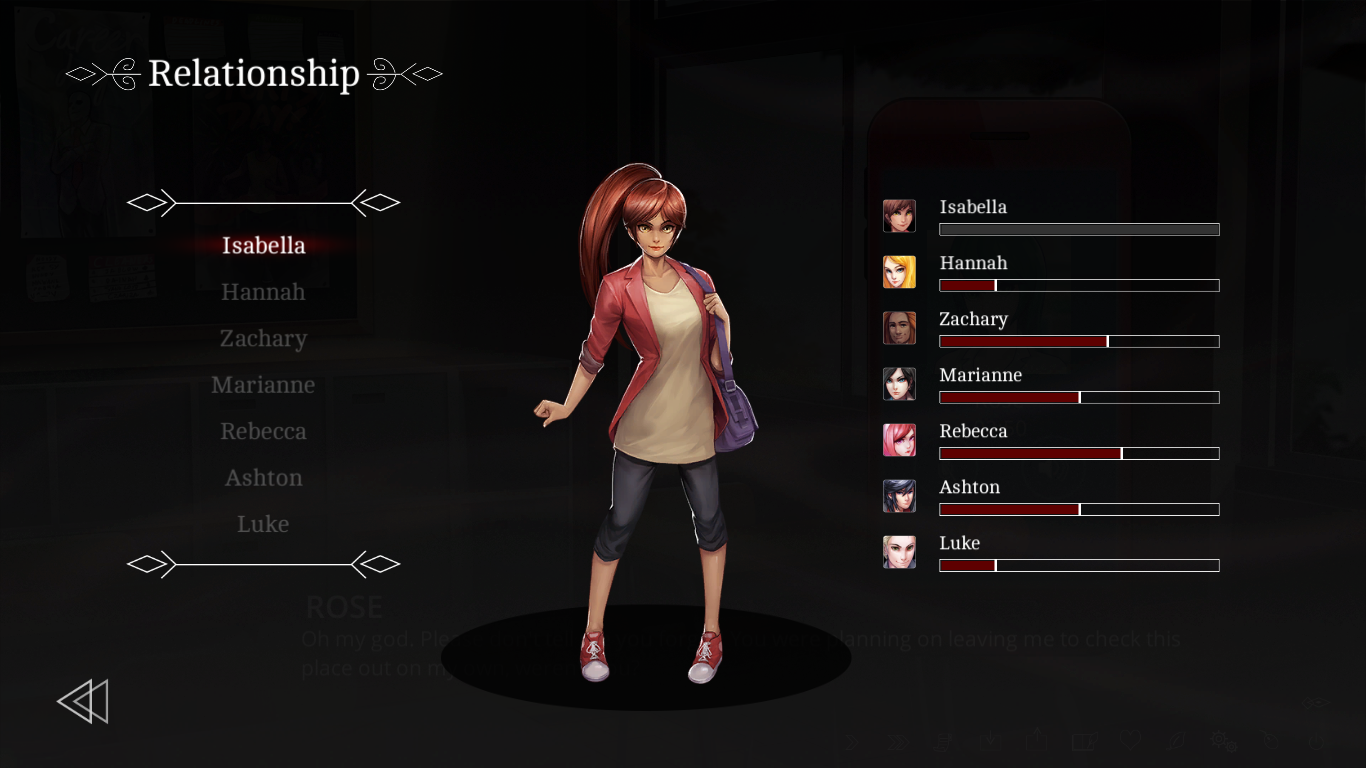The width and height of the screenshot is (1366, 768).
Task: Click Hannah's blonde portrait thumbnail
Action: (899, 272)
